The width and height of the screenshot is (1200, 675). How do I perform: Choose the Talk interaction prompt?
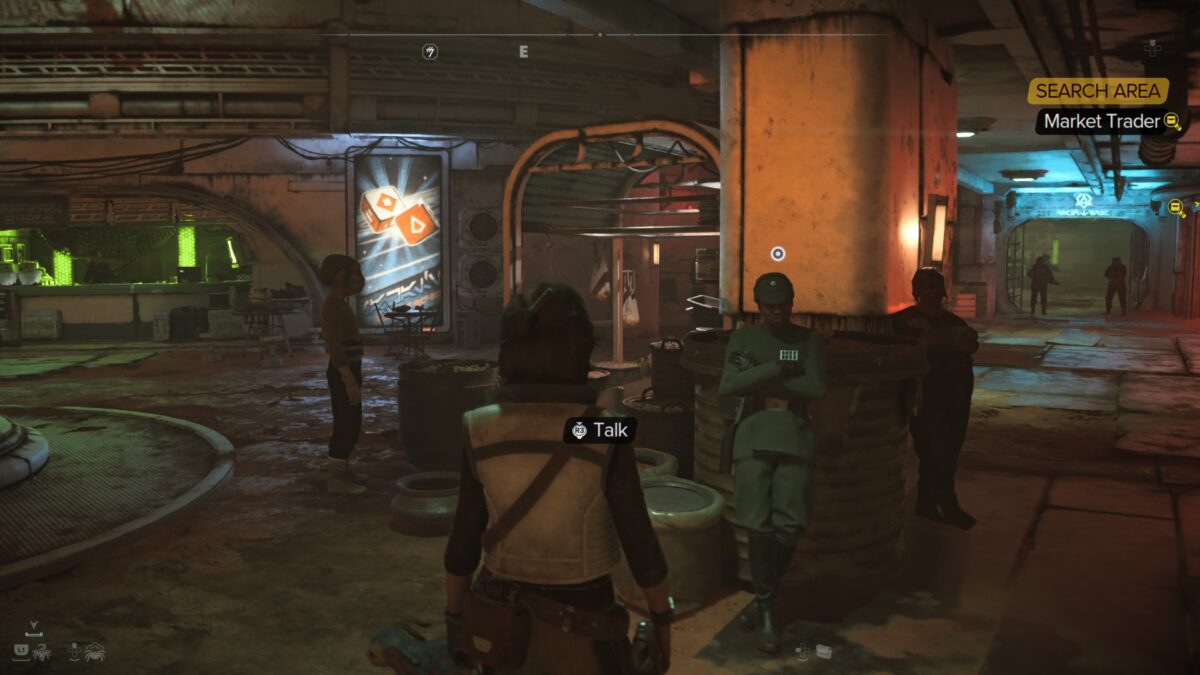[598, 430]
